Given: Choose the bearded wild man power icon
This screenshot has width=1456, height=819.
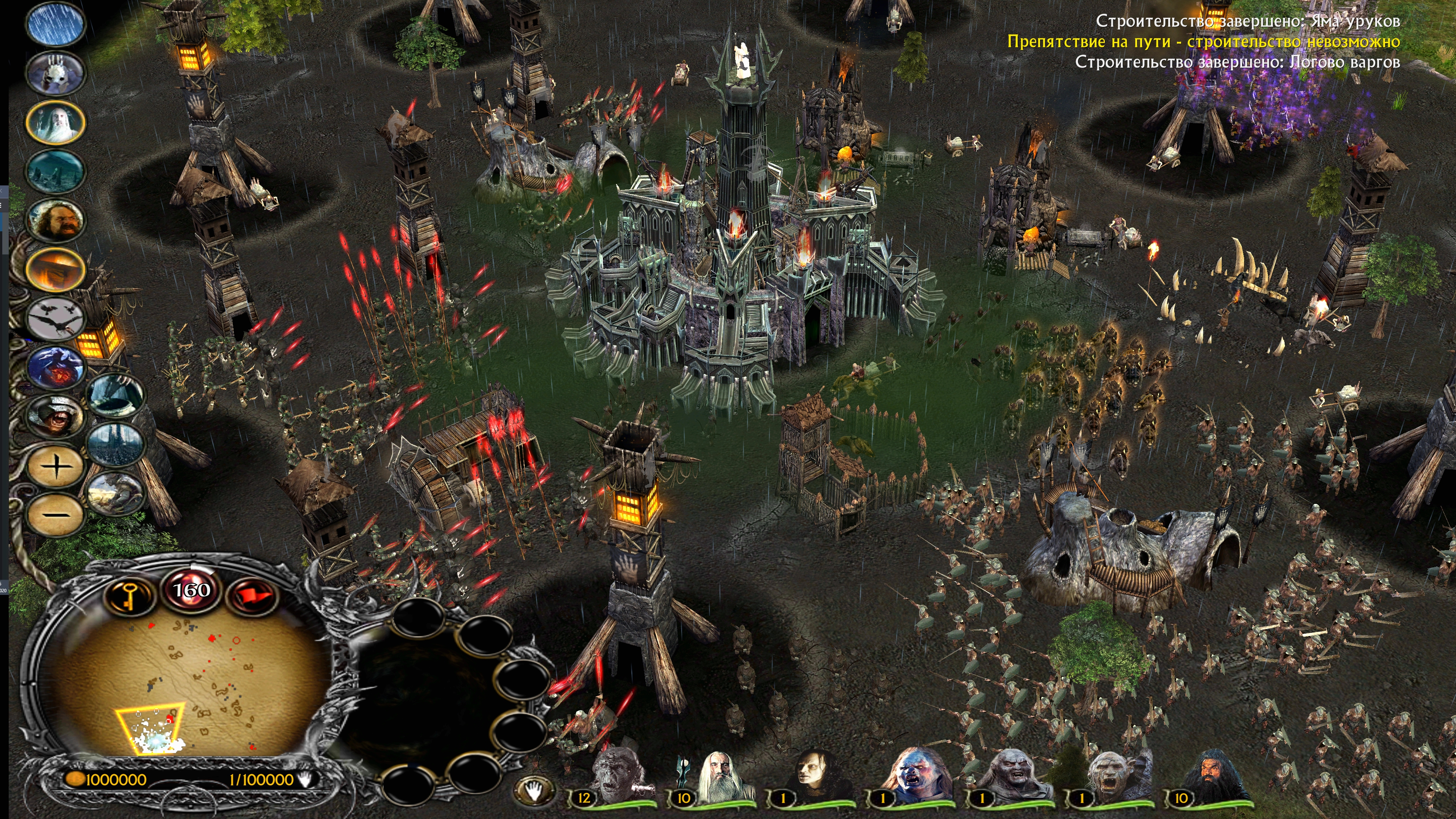Looking at the screenshot, I should pos(55,220).
